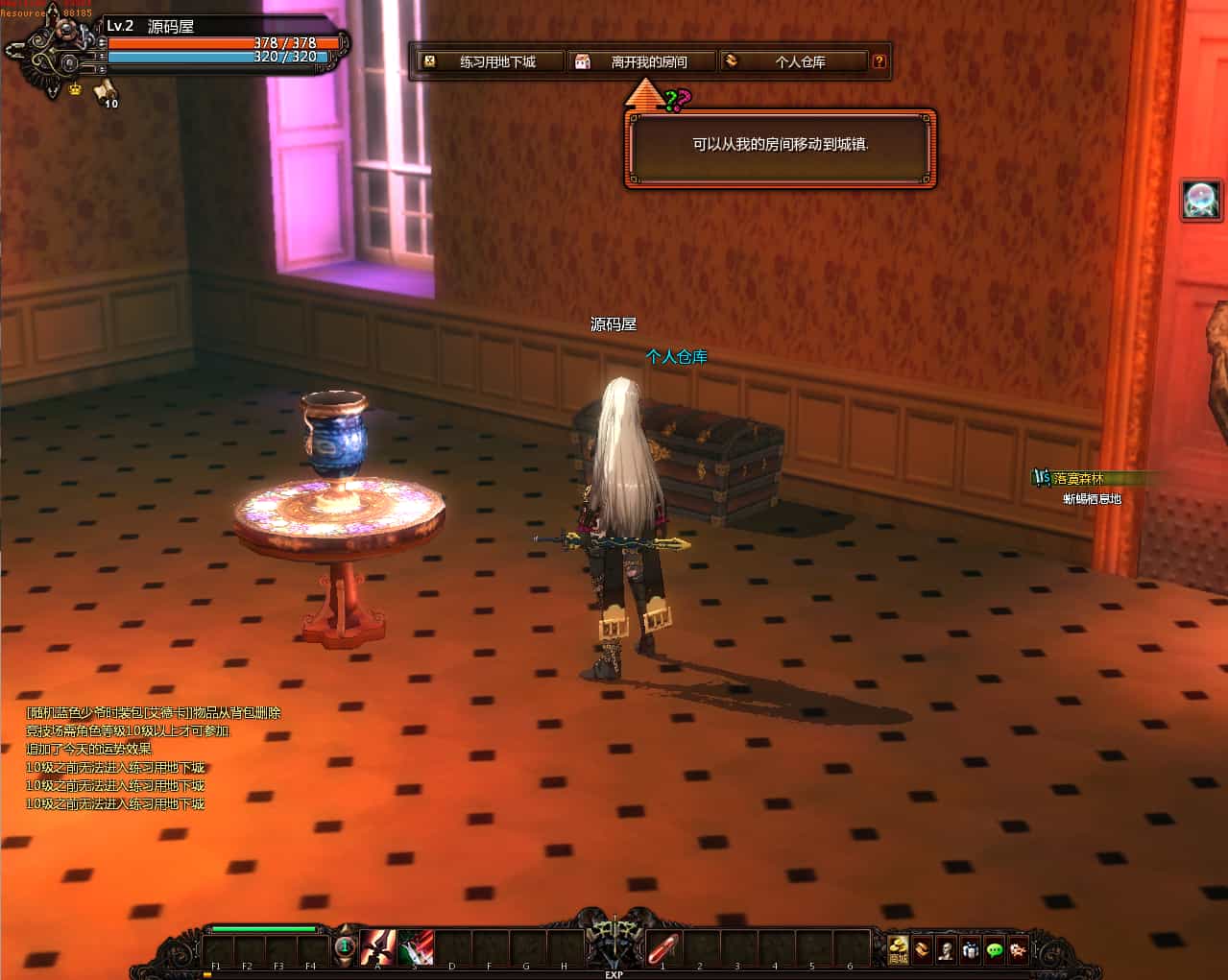
Task: Activate the green-red blade skill icon
Action: [x=415, y=947]
